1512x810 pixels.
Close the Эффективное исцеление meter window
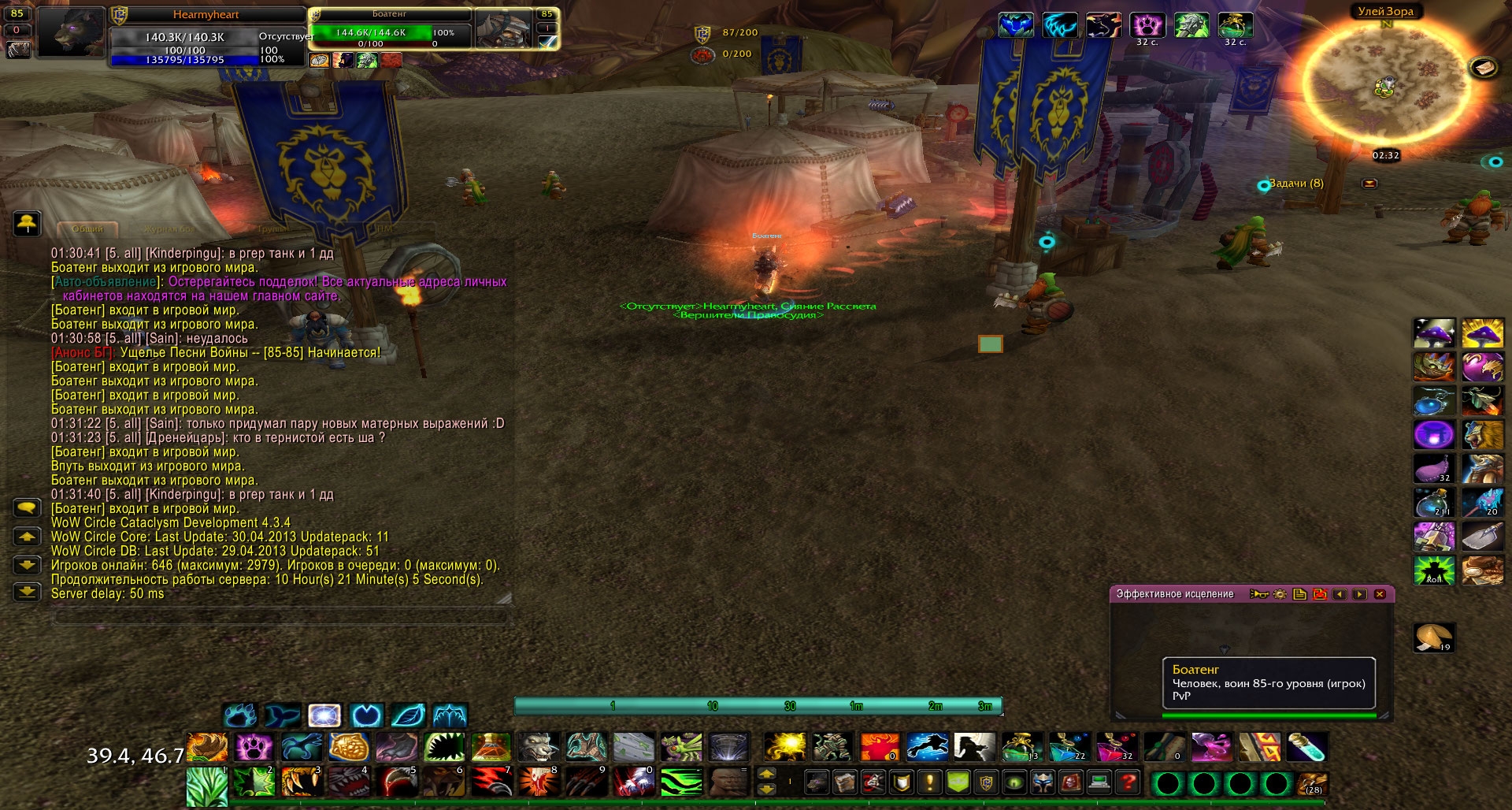[1380, 594]
